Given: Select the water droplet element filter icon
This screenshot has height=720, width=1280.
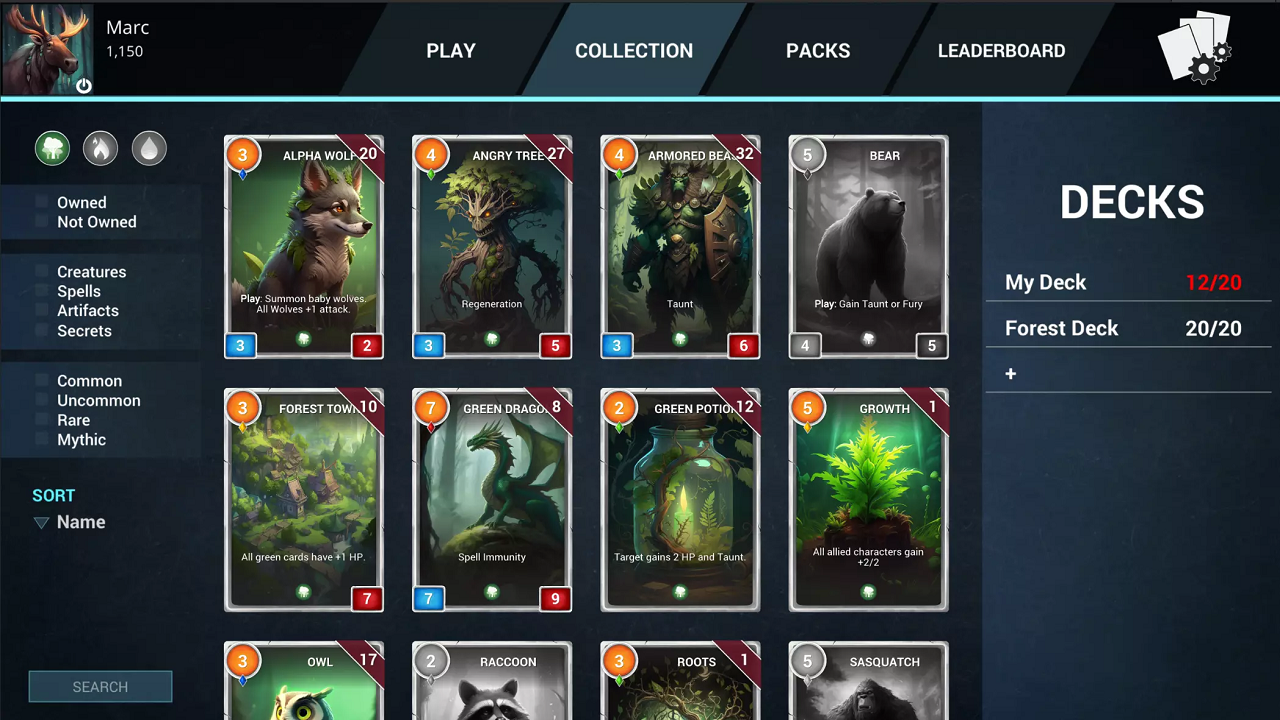Looking at the screenshot, I should point(149,148).
